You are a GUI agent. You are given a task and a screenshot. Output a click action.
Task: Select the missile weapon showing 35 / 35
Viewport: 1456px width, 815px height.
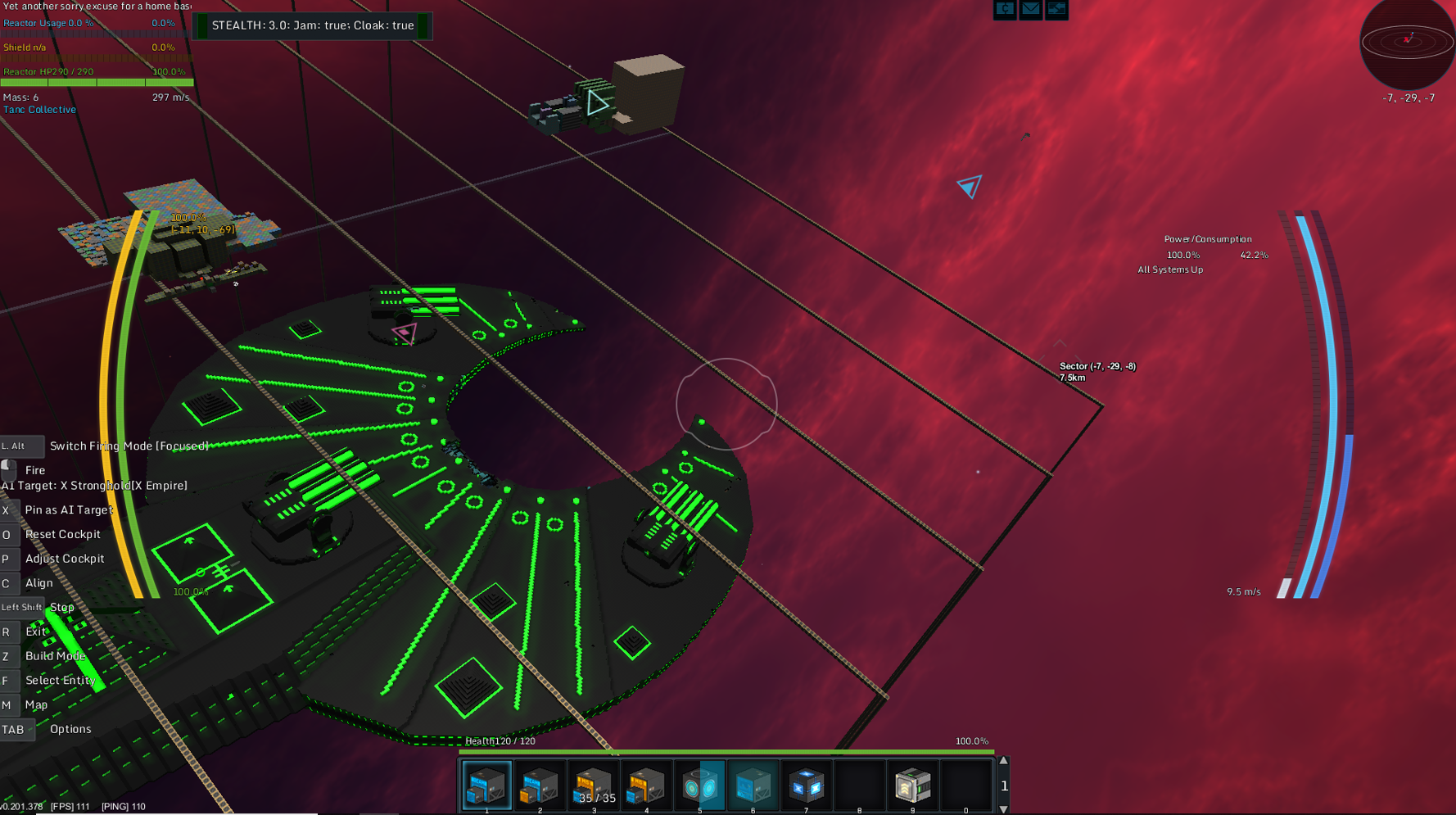point(594,785)
